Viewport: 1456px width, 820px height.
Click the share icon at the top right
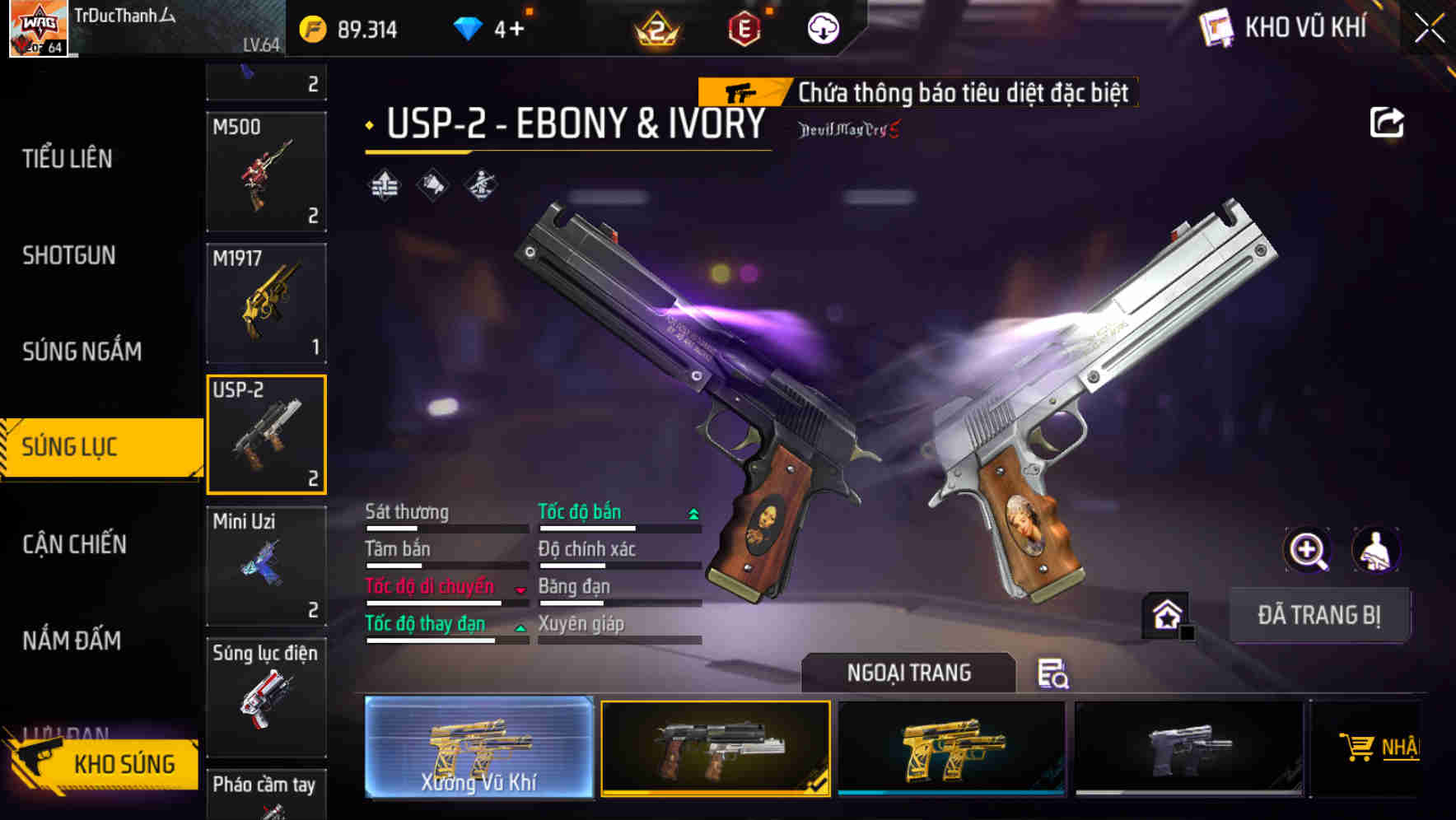[1388, 121]
